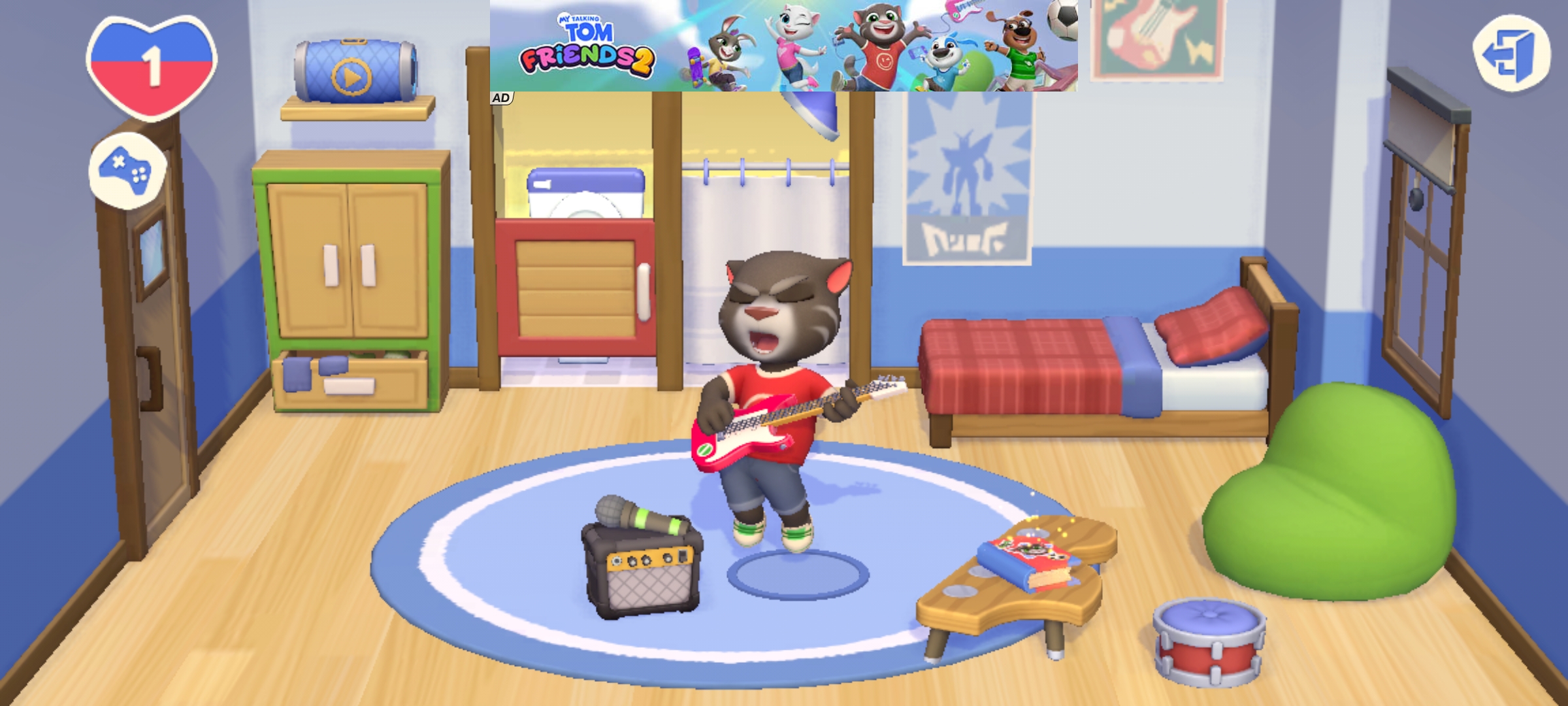Open the My Talking Tom Friends 2 ad banner

pyautogui.click(x=783, y=46)
